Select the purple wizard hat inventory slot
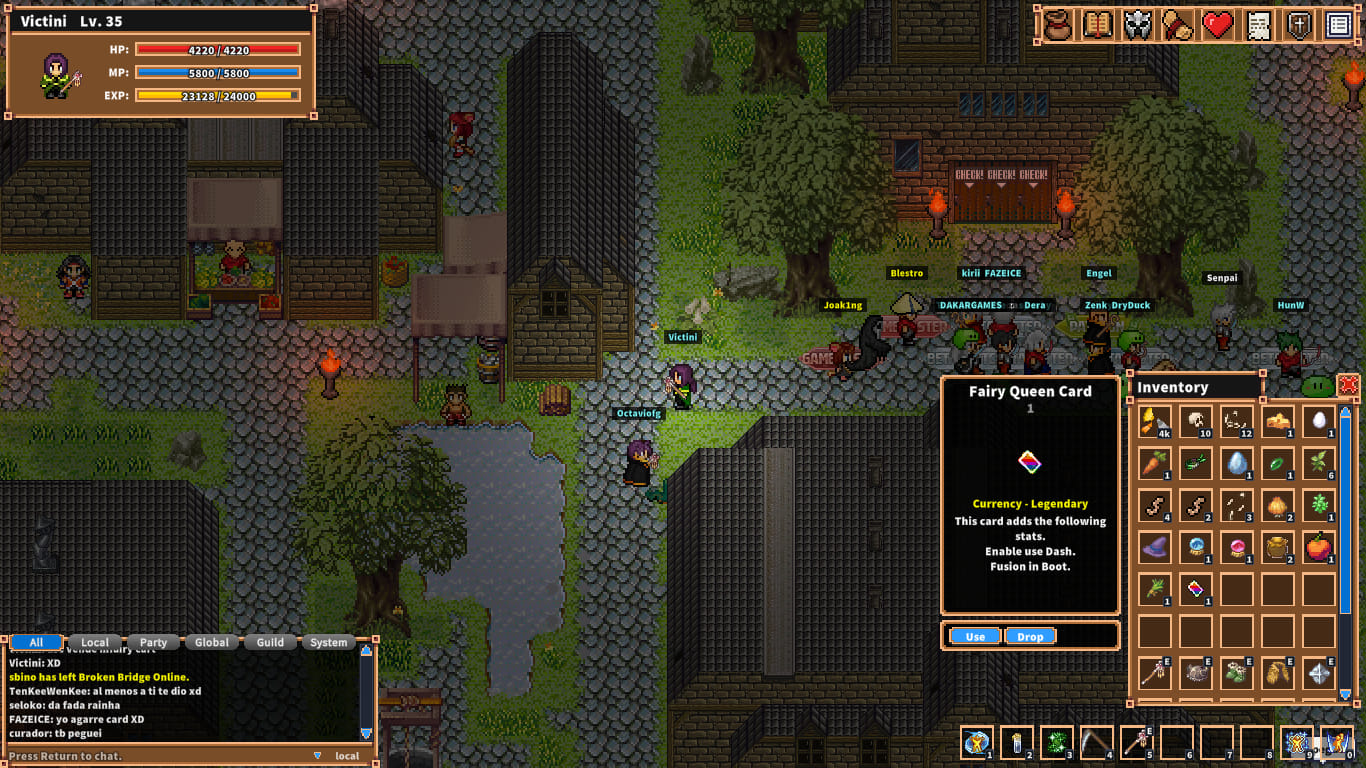Viewport: 1366px width, 768px height. point(1155,547)
